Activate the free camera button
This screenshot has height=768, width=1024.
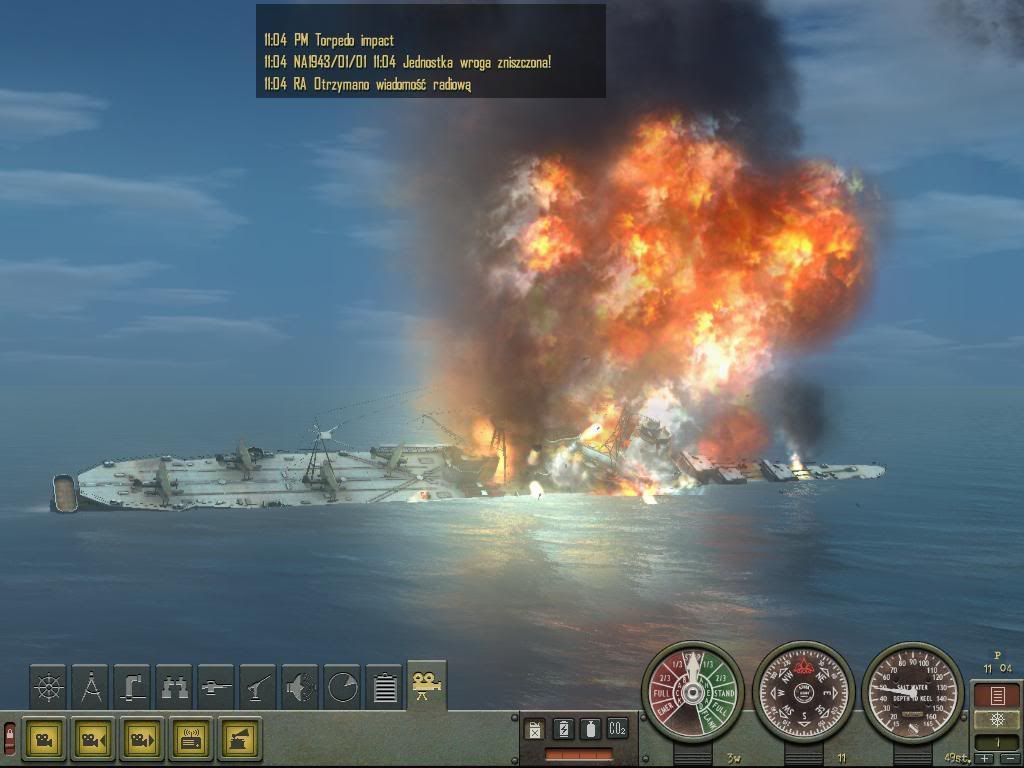[x=42, y=739]
